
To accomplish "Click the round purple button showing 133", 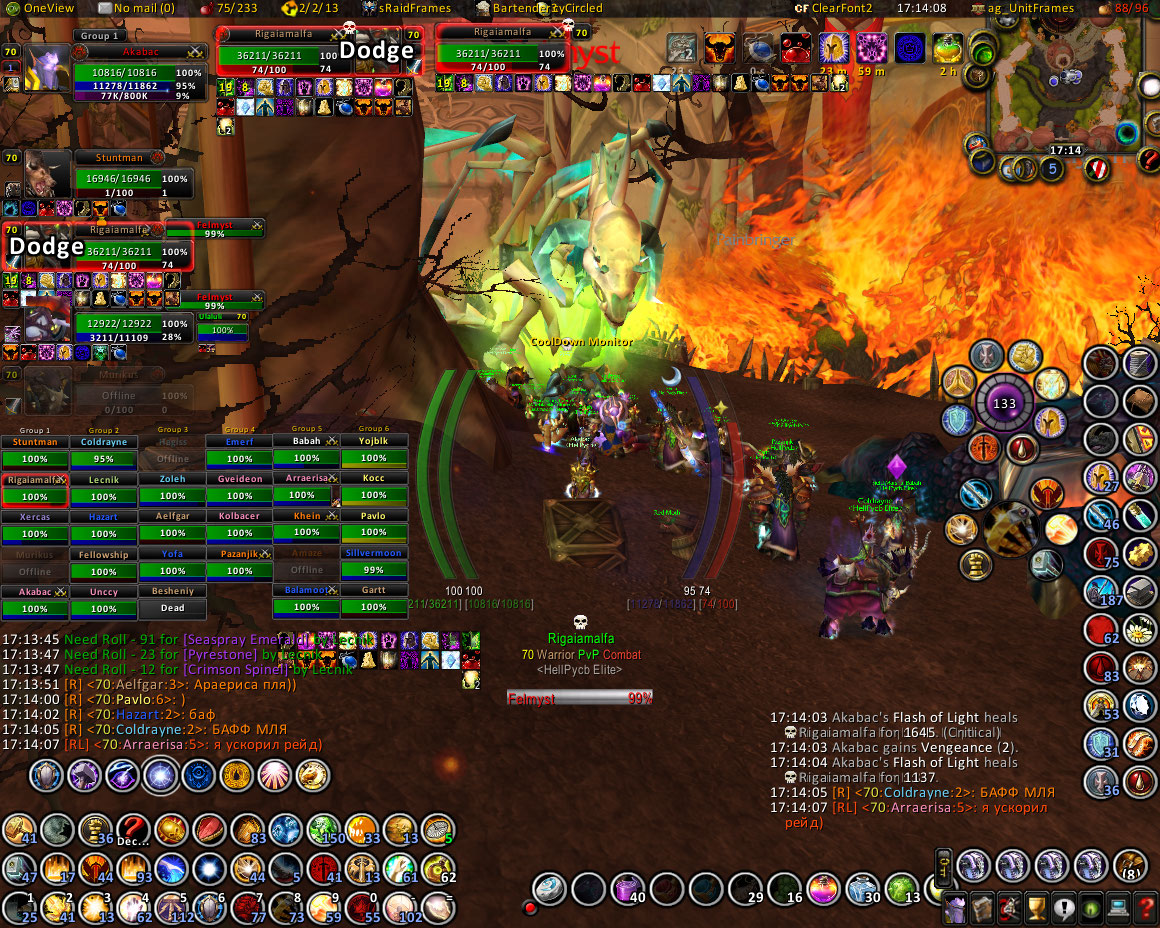I will [x=1004, y=405].
